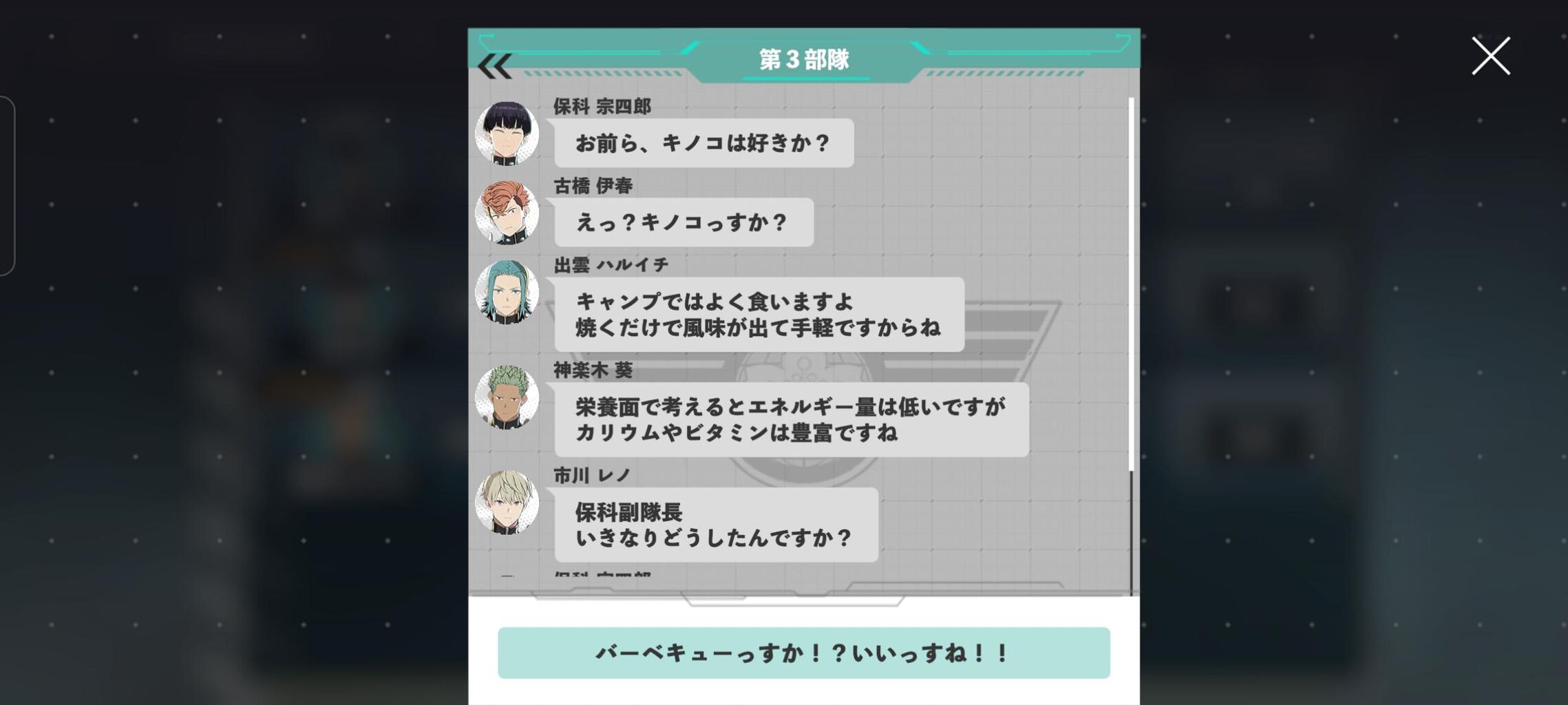Select the 第3部隊 header tab
Viewport: 1568px width, 705px height.
point(804,61)
